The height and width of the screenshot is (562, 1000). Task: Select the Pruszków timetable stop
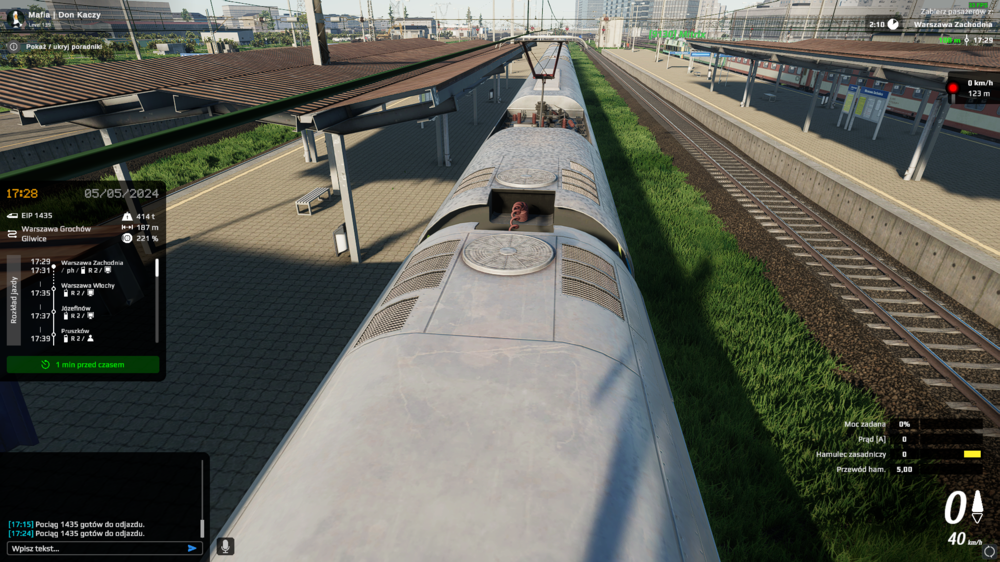tap(76, 331)
